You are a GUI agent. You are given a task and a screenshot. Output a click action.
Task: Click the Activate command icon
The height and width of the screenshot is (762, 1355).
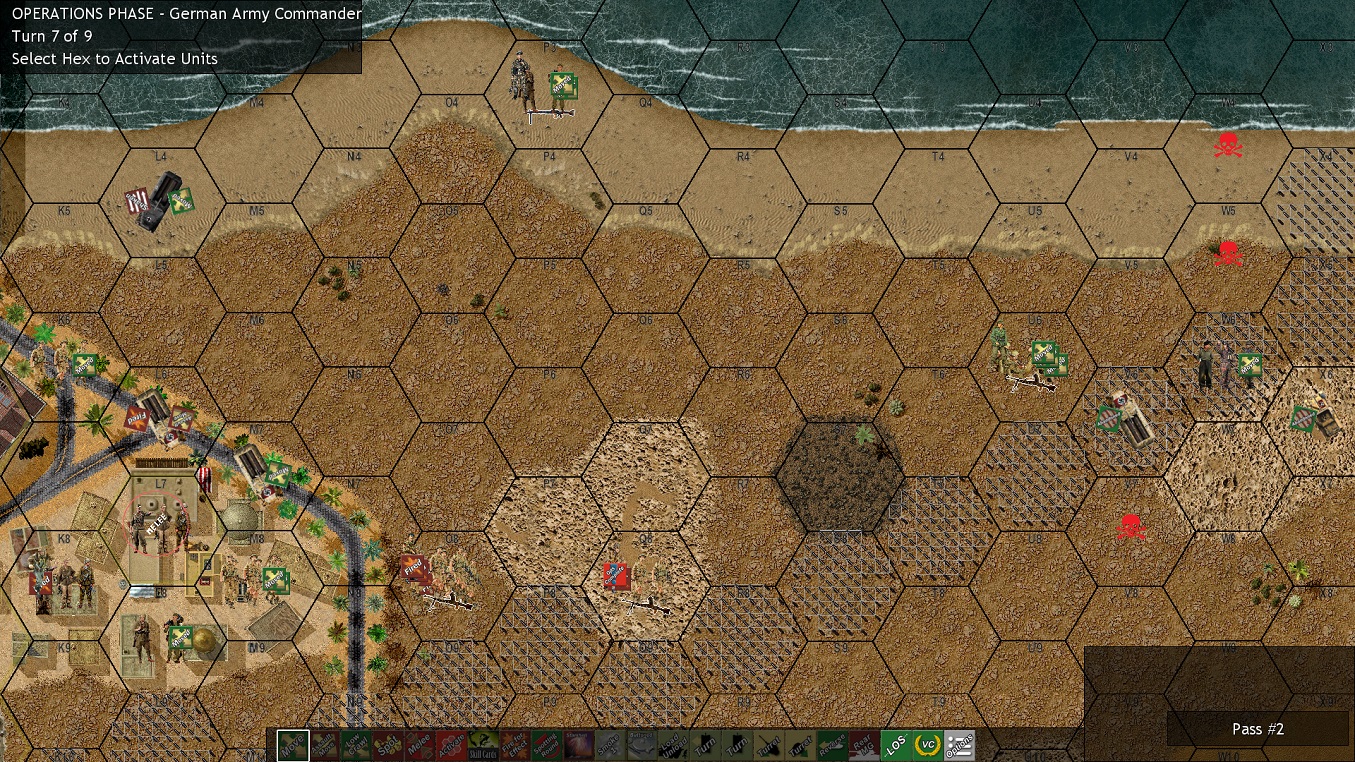click(452, 745)
